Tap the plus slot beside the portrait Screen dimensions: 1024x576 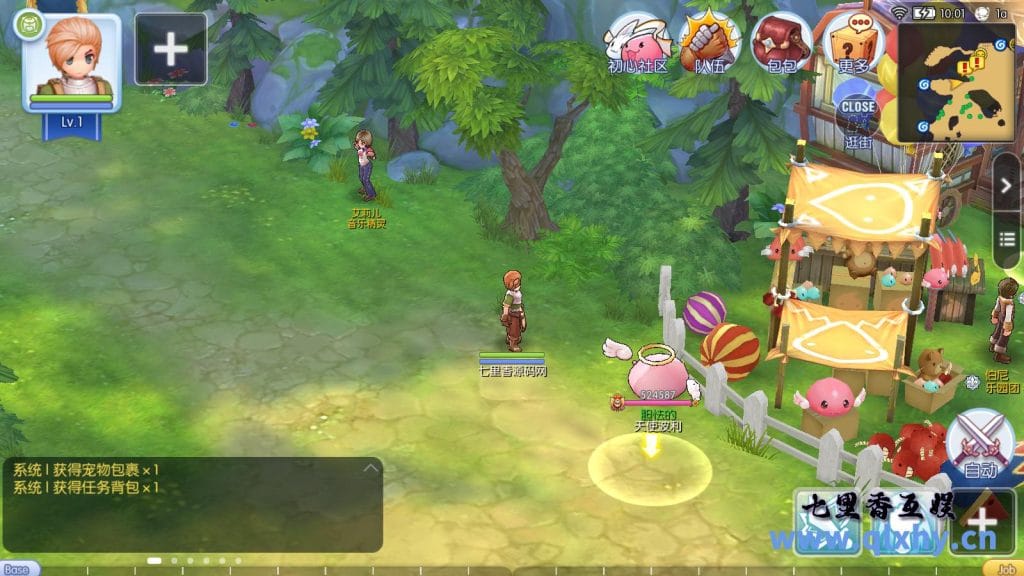170,48
